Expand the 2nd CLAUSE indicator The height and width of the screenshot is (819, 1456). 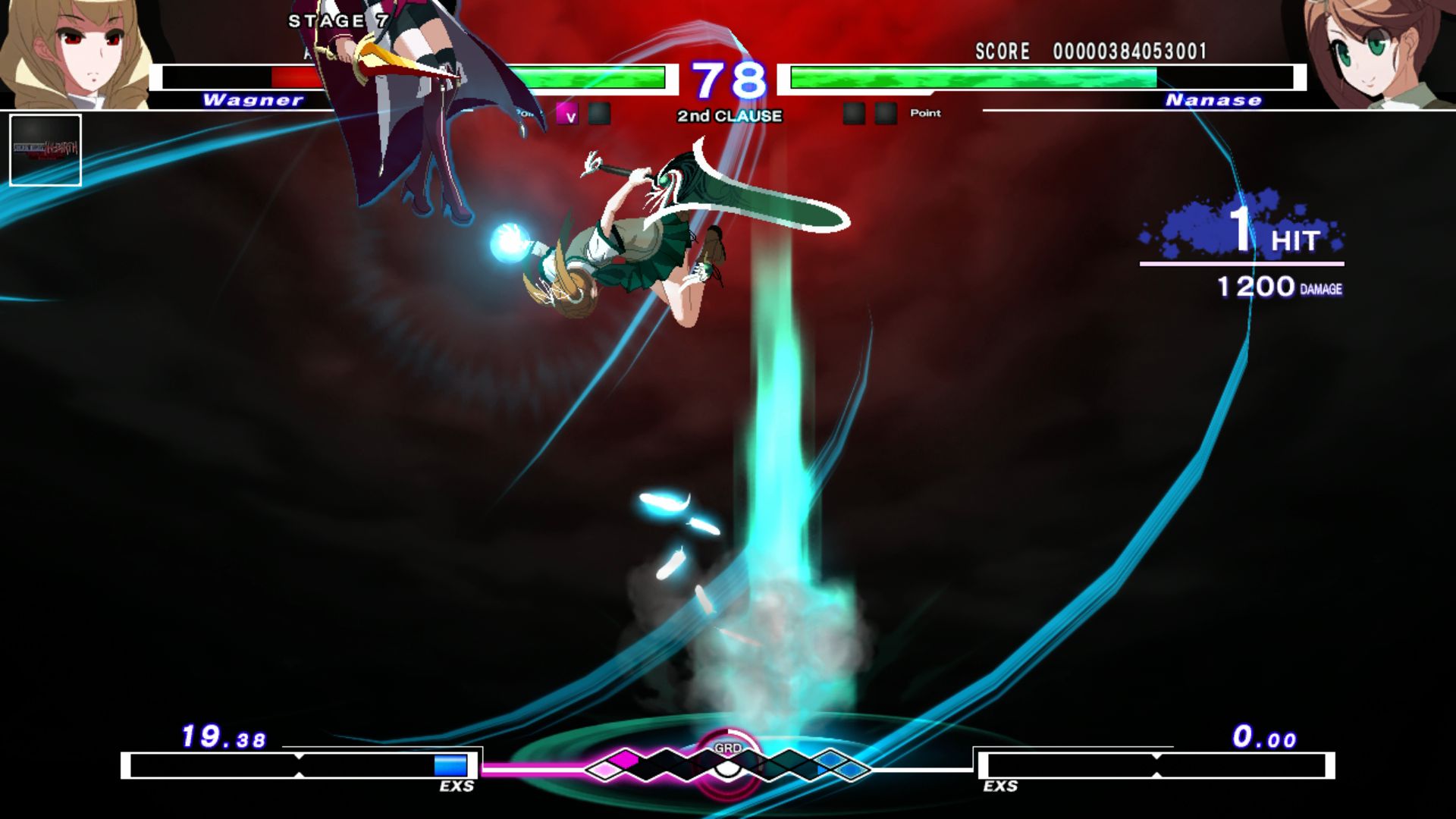pos(728,116)
